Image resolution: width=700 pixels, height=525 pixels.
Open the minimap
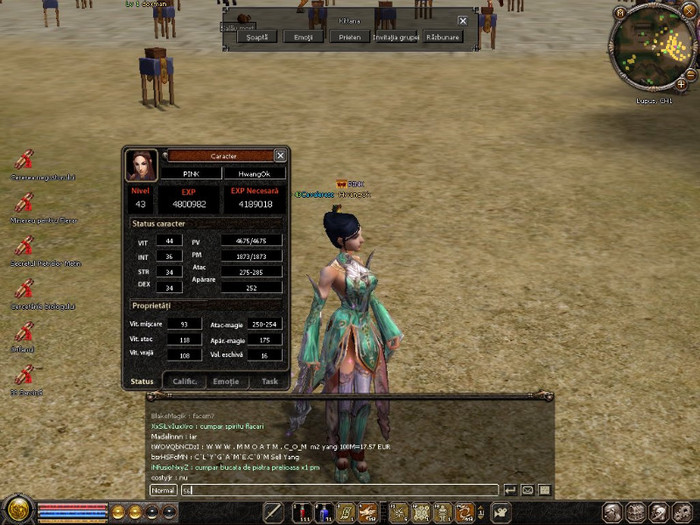(x=650, y=47)
